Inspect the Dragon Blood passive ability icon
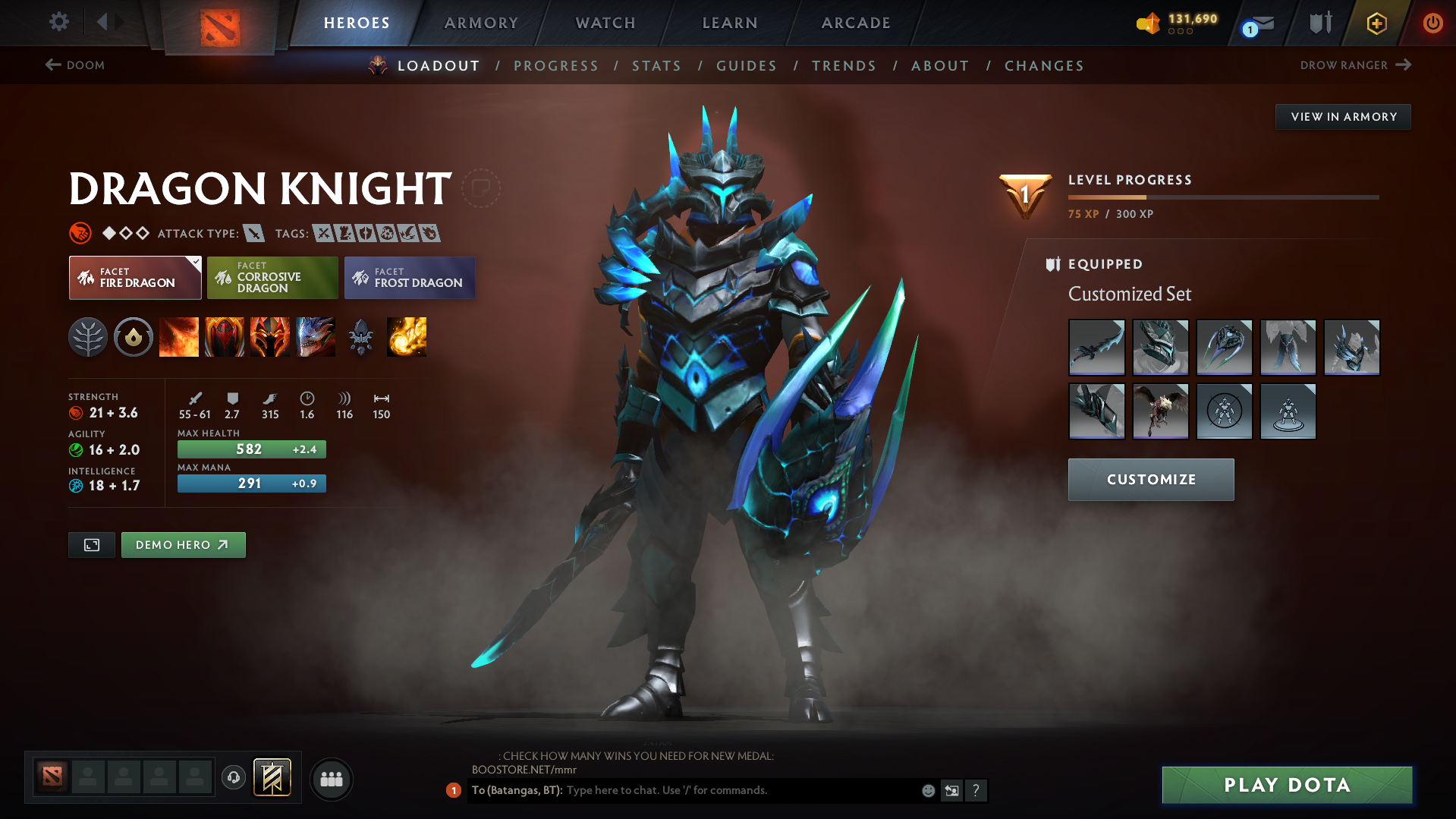Viewport: 1456px width, 819px height. point(270,337)
